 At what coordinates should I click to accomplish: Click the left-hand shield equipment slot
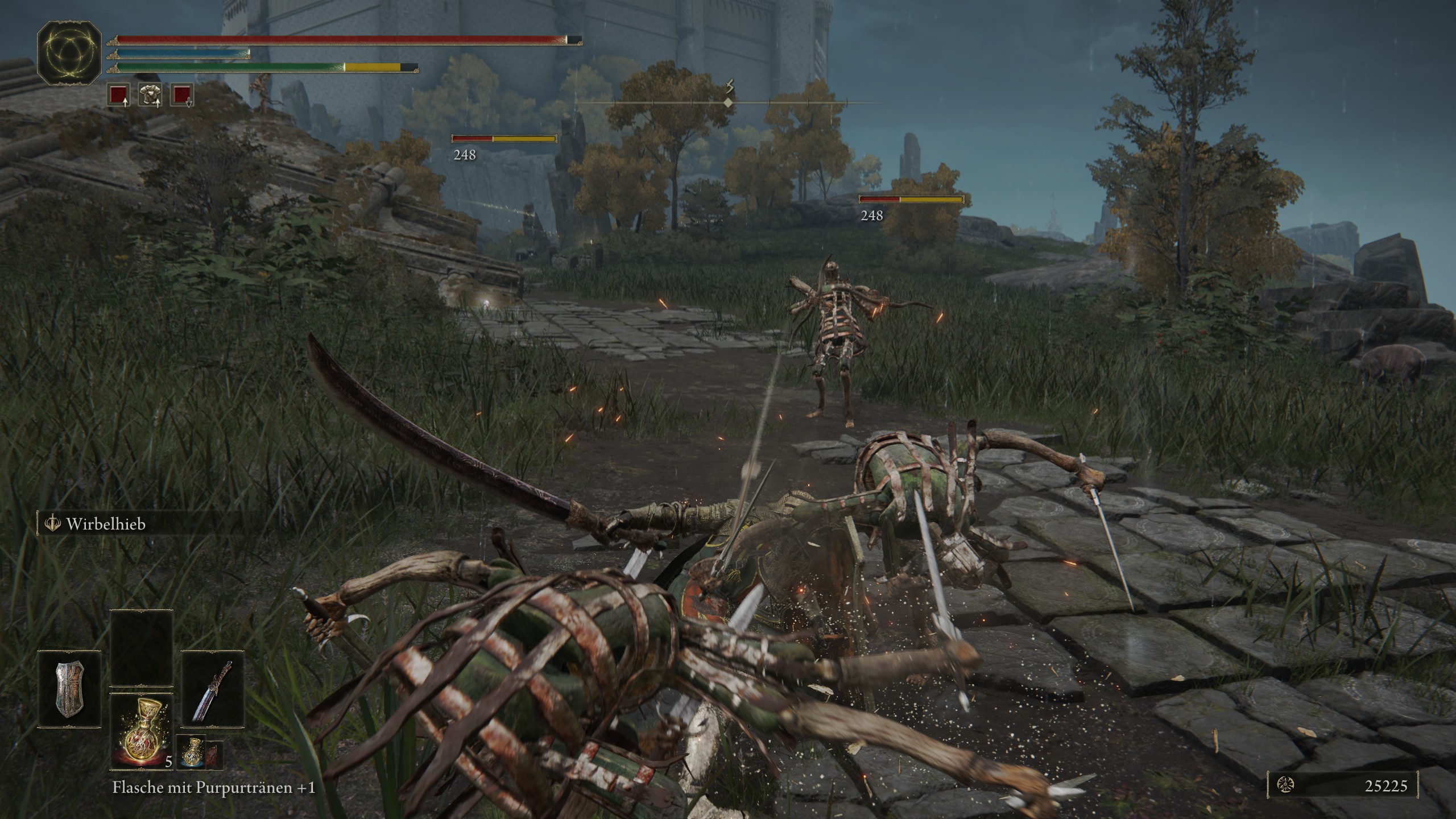(69, 690)
